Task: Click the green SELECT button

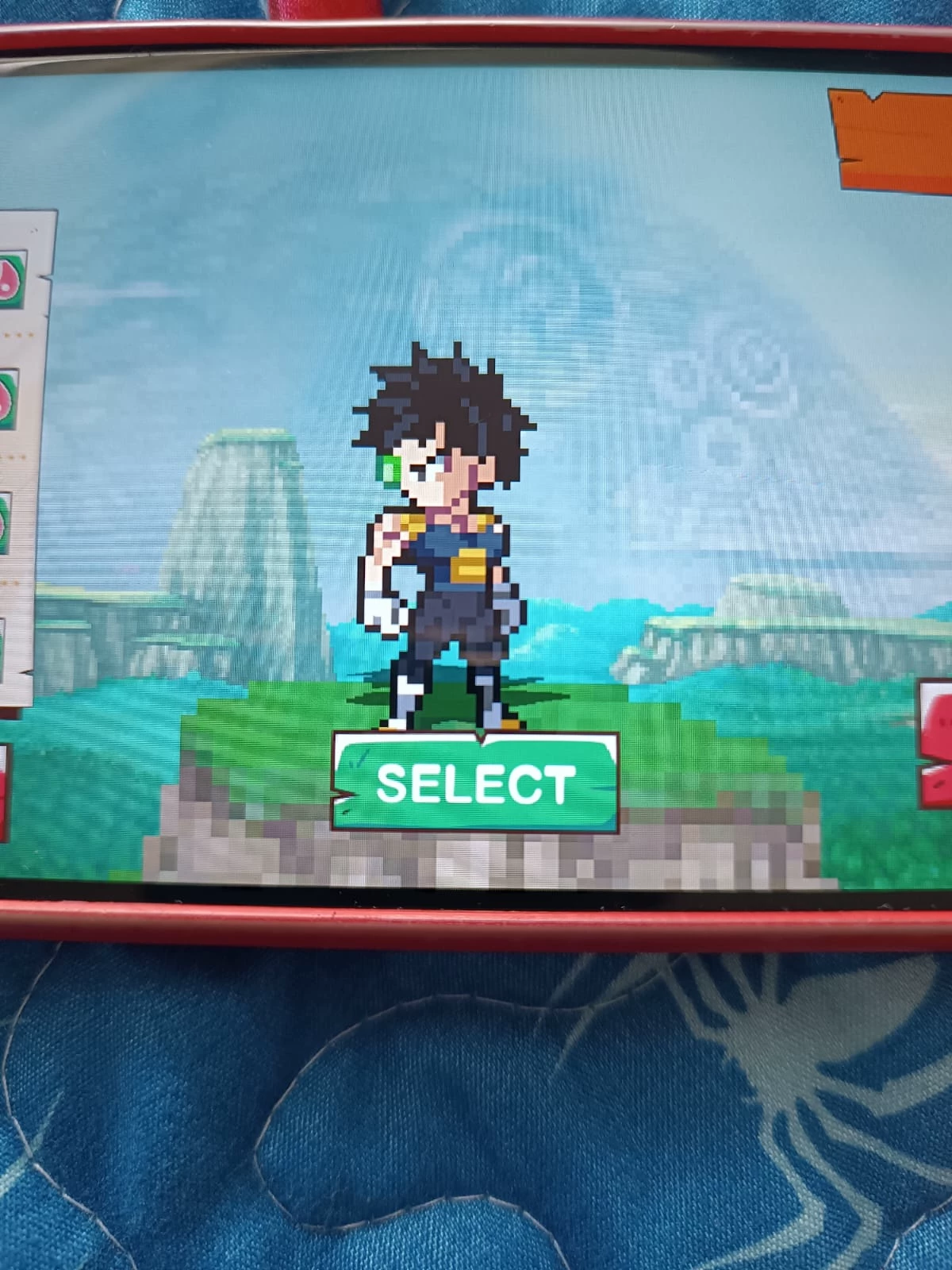Action: [474, 783]
